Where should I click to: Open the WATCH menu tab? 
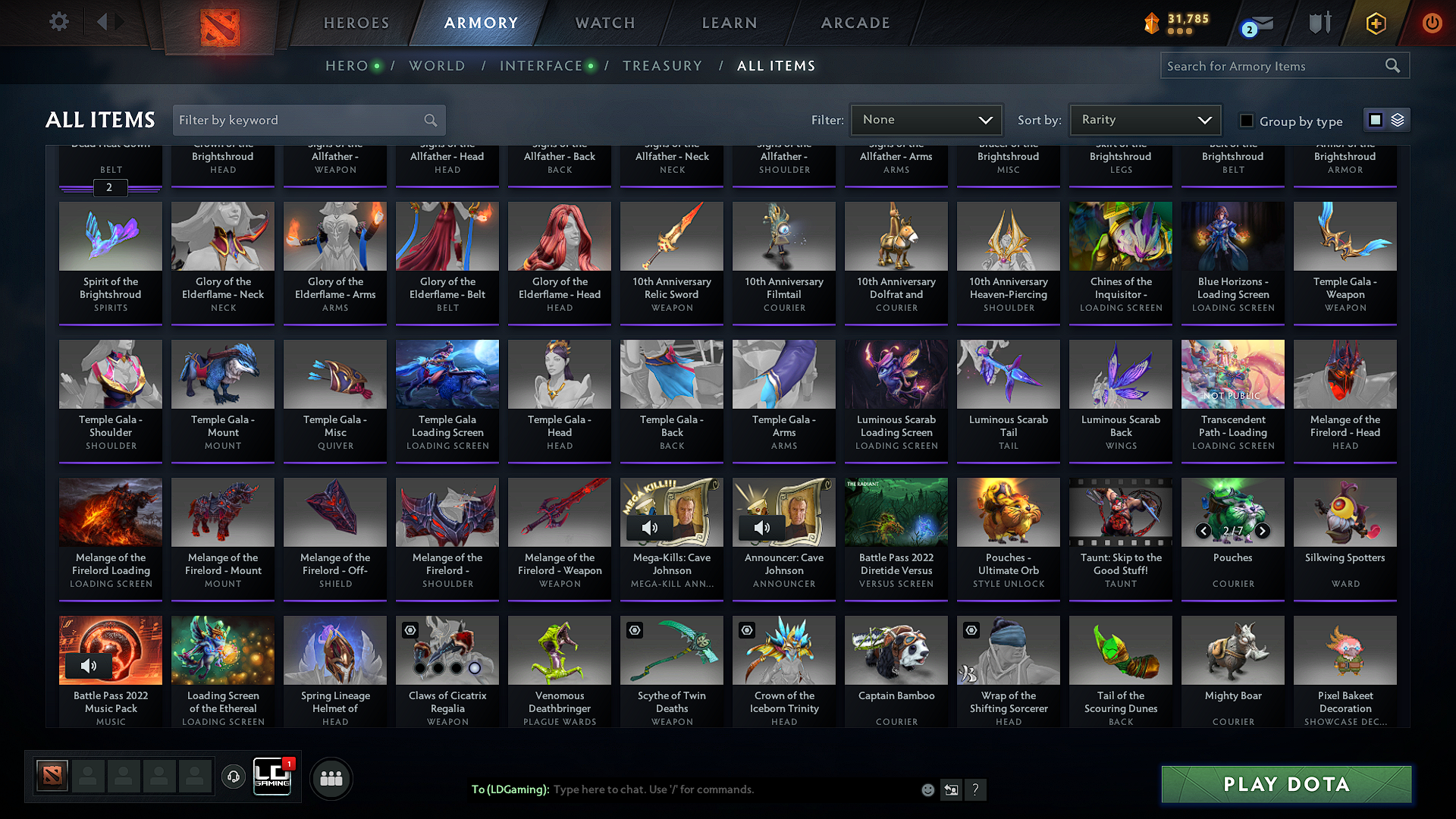tap(604, 23)
